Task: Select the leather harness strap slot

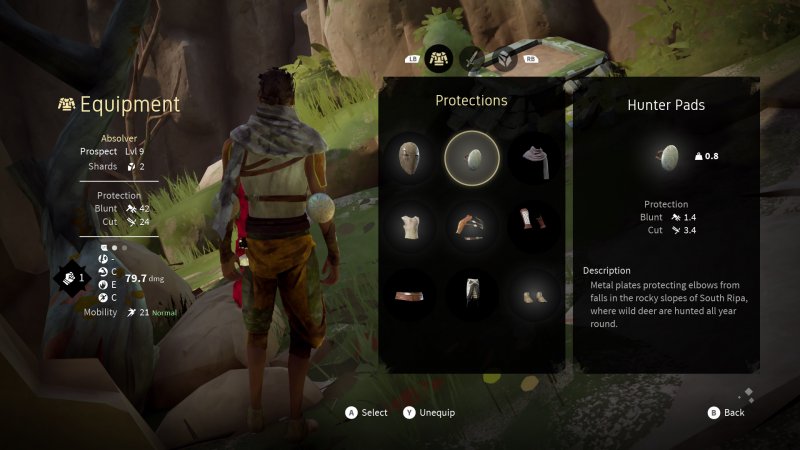Action: click(472, 225)
